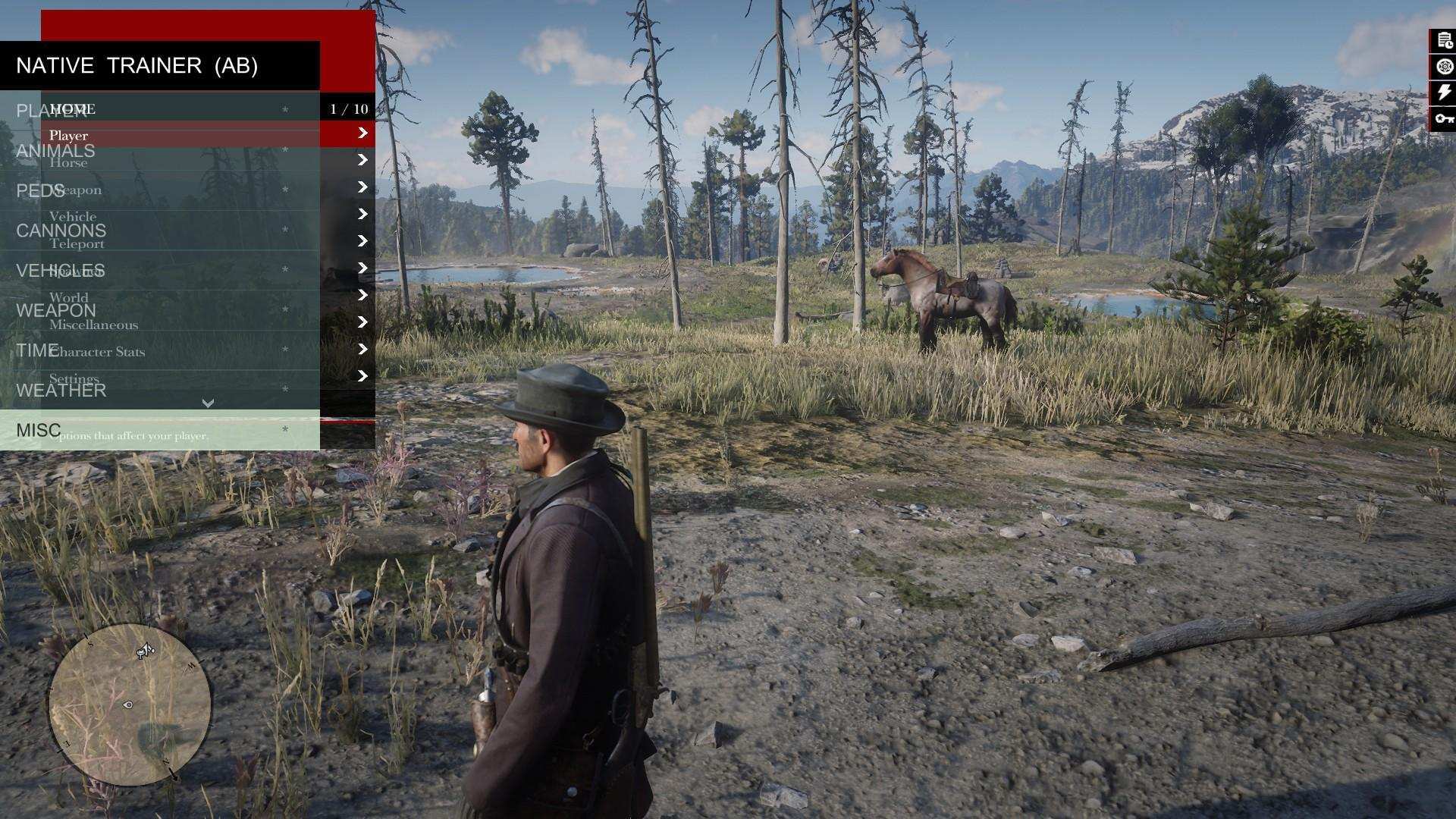Click the star beside the CANNONS category
The width and height of the screenshot is (1456, 819).
284,230
